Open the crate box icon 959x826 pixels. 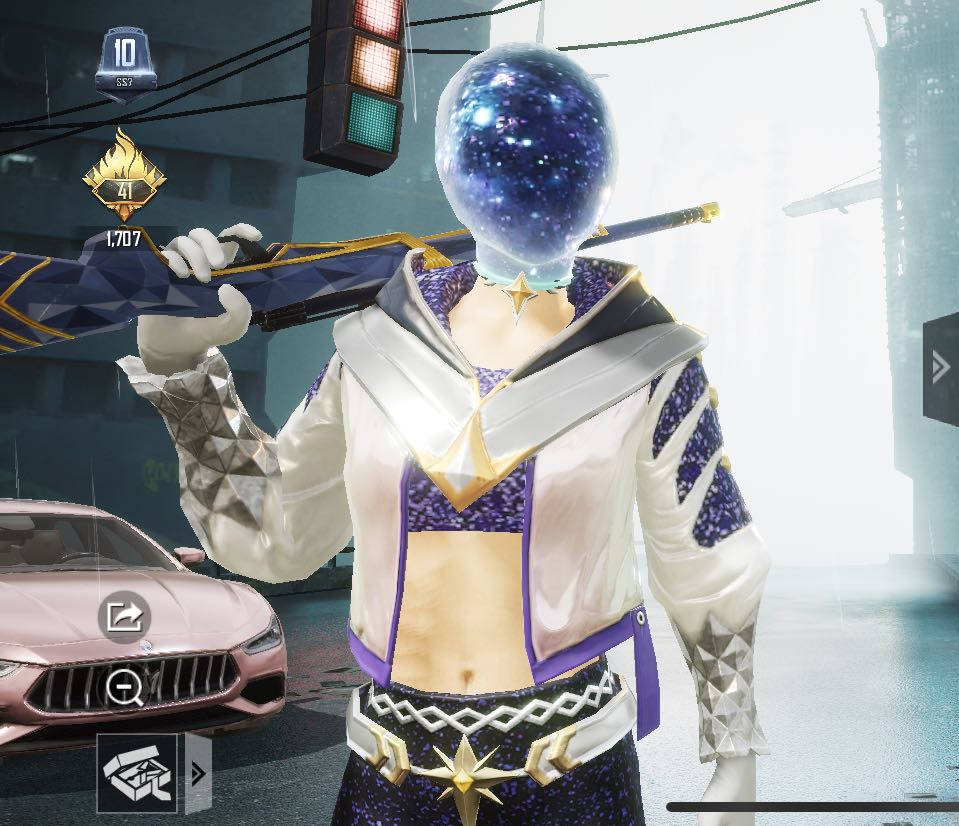(x=137, y=772)
